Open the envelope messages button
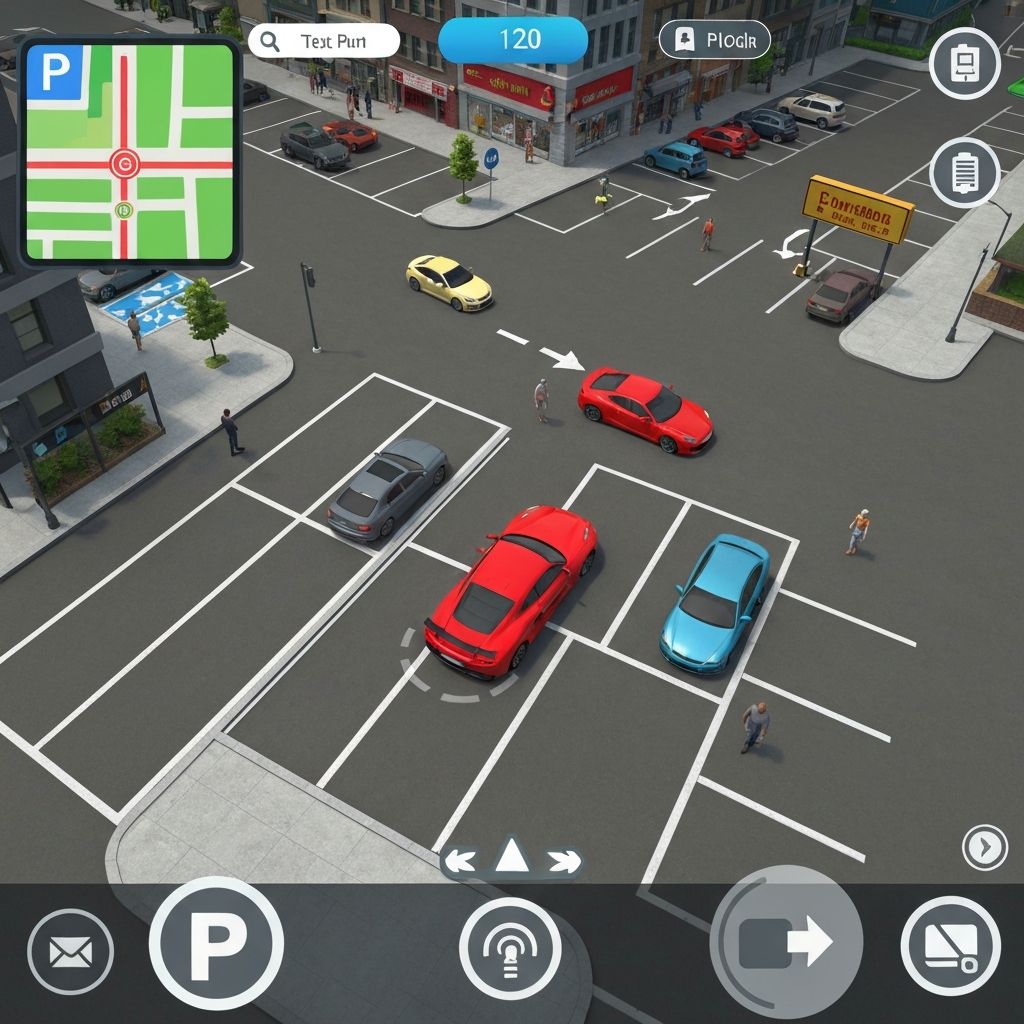Viewport: 1024px width, 1024px height. (70, 950)
